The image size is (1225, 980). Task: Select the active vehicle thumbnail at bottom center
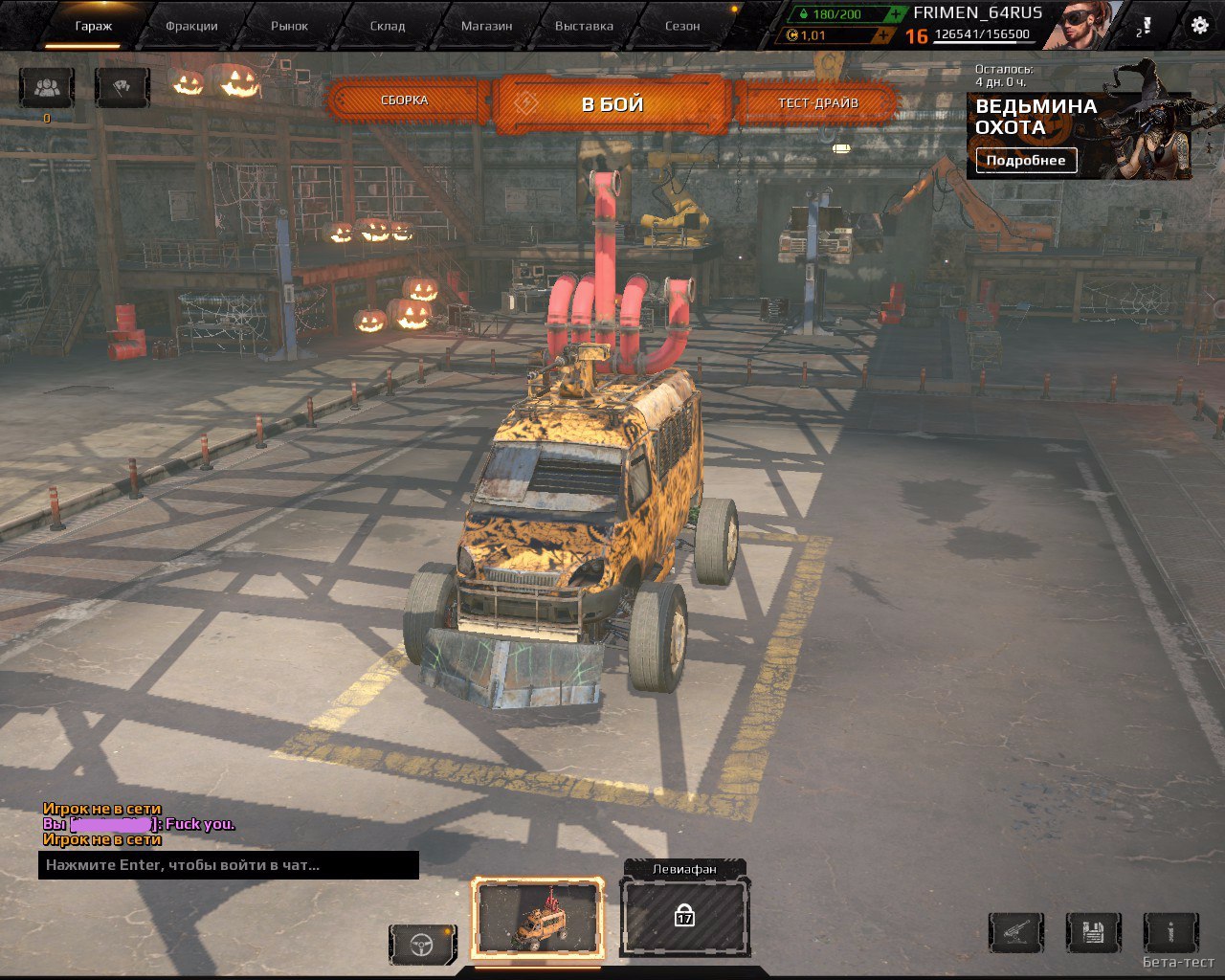(541, 916)
